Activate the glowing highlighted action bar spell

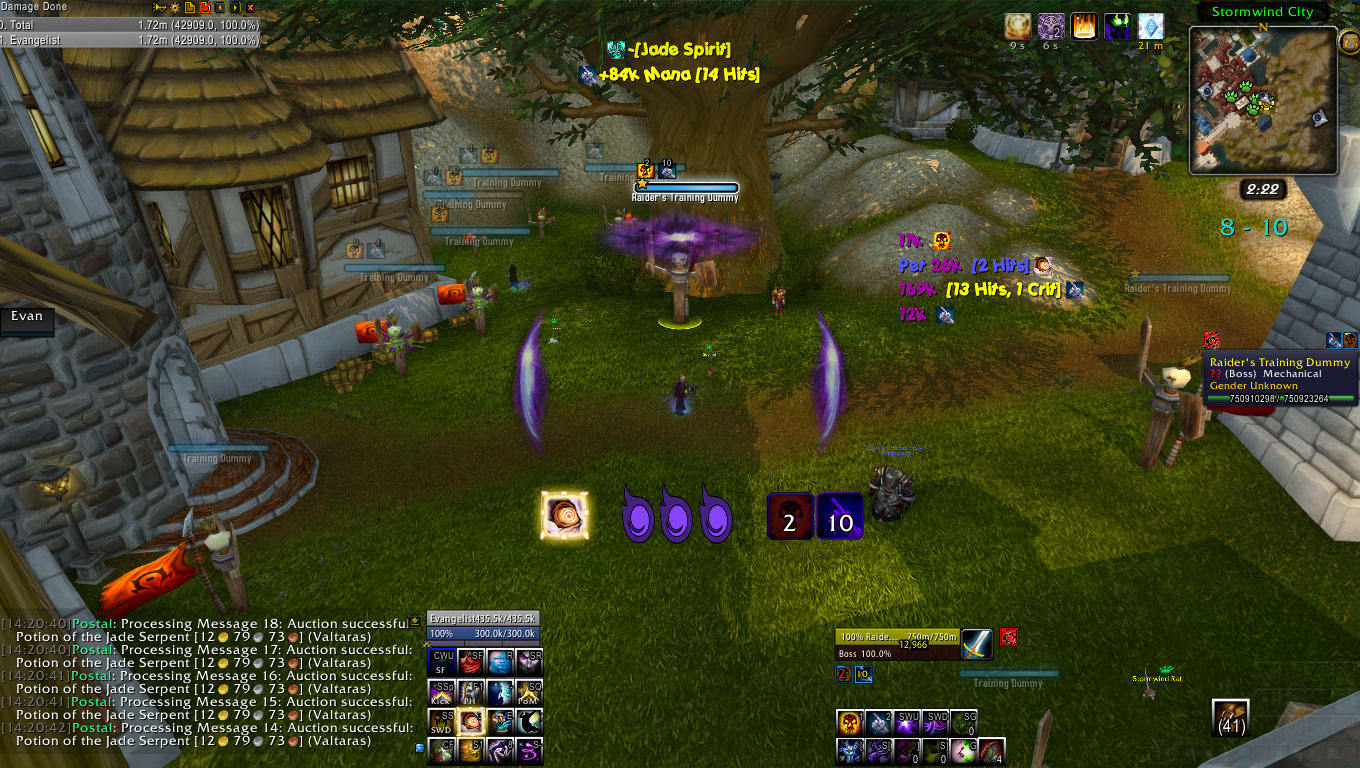[472, 721]
